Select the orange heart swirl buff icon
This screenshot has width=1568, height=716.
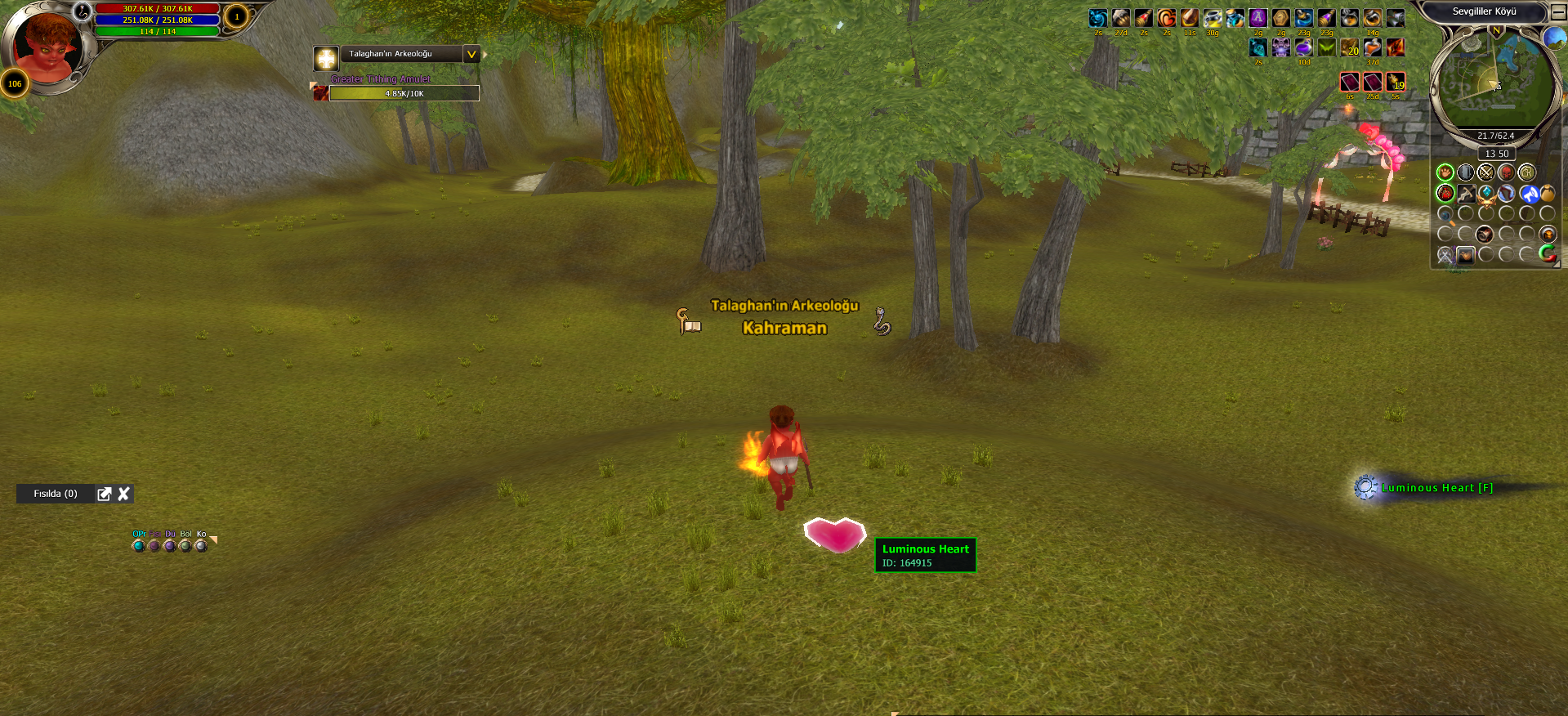coord(1167,18)
